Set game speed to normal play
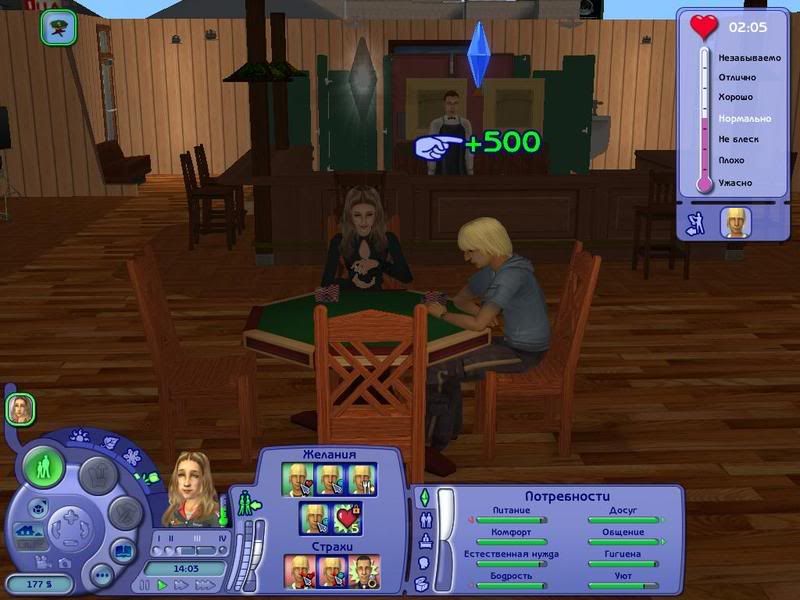The image size is (800, 600). [162, 584]
